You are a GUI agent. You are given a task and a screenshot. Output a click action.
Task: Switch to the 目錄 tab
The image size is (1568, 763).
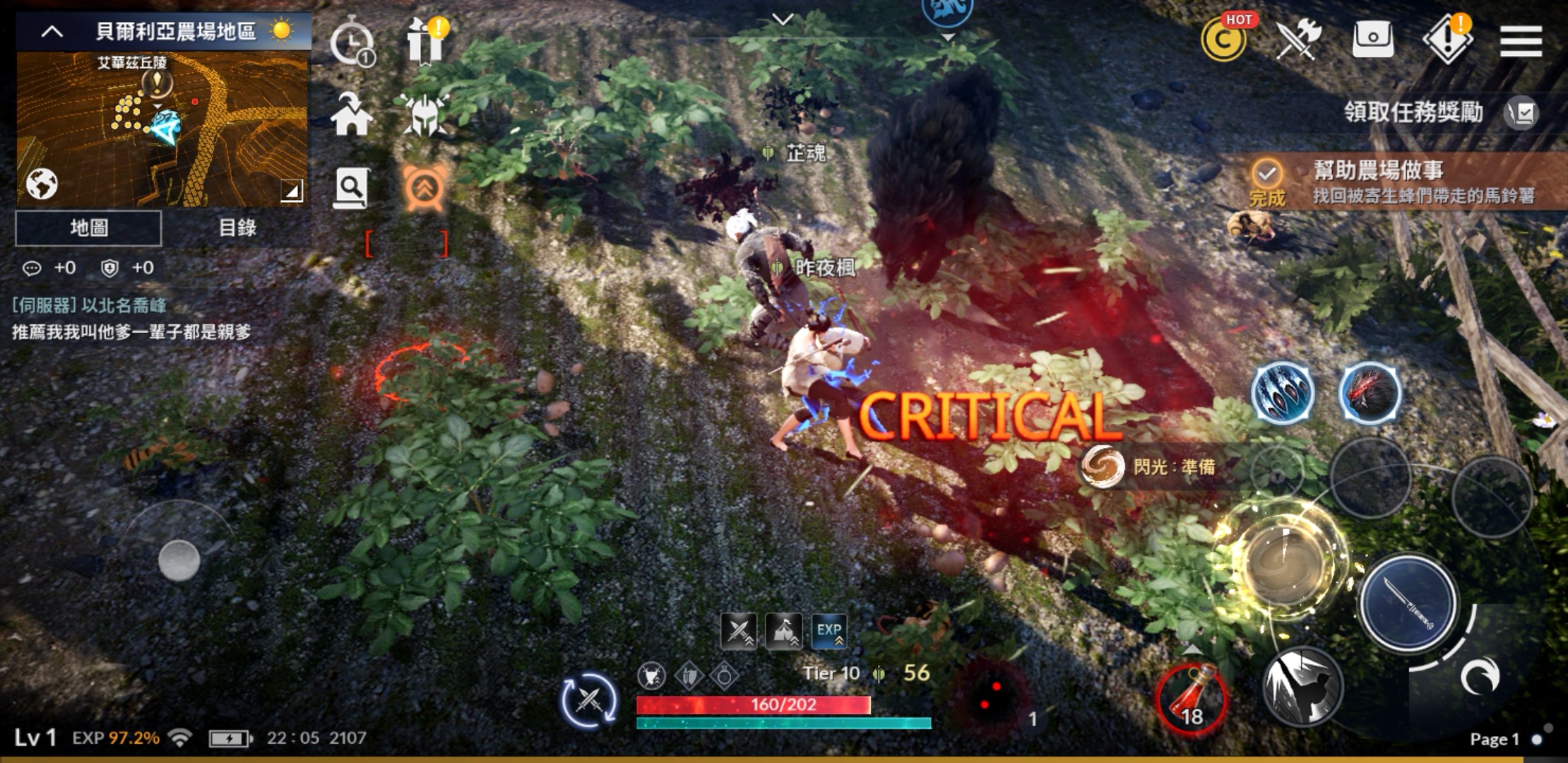[237, 227]
